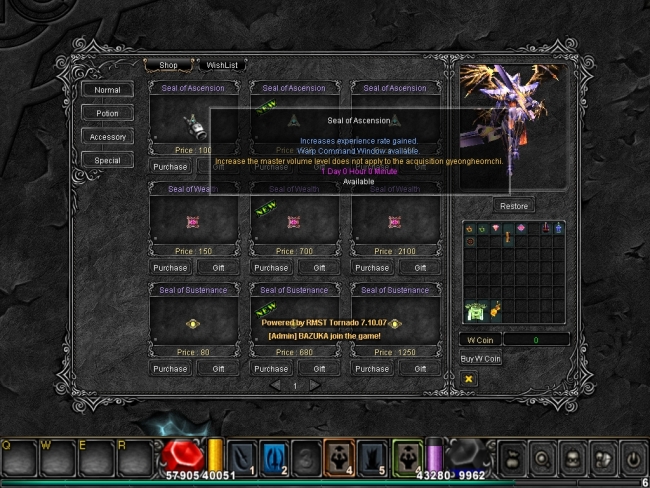This screenshot has height=488, width=650.
Task: Close the shop with the yellow X
Action: pos(469,379)
